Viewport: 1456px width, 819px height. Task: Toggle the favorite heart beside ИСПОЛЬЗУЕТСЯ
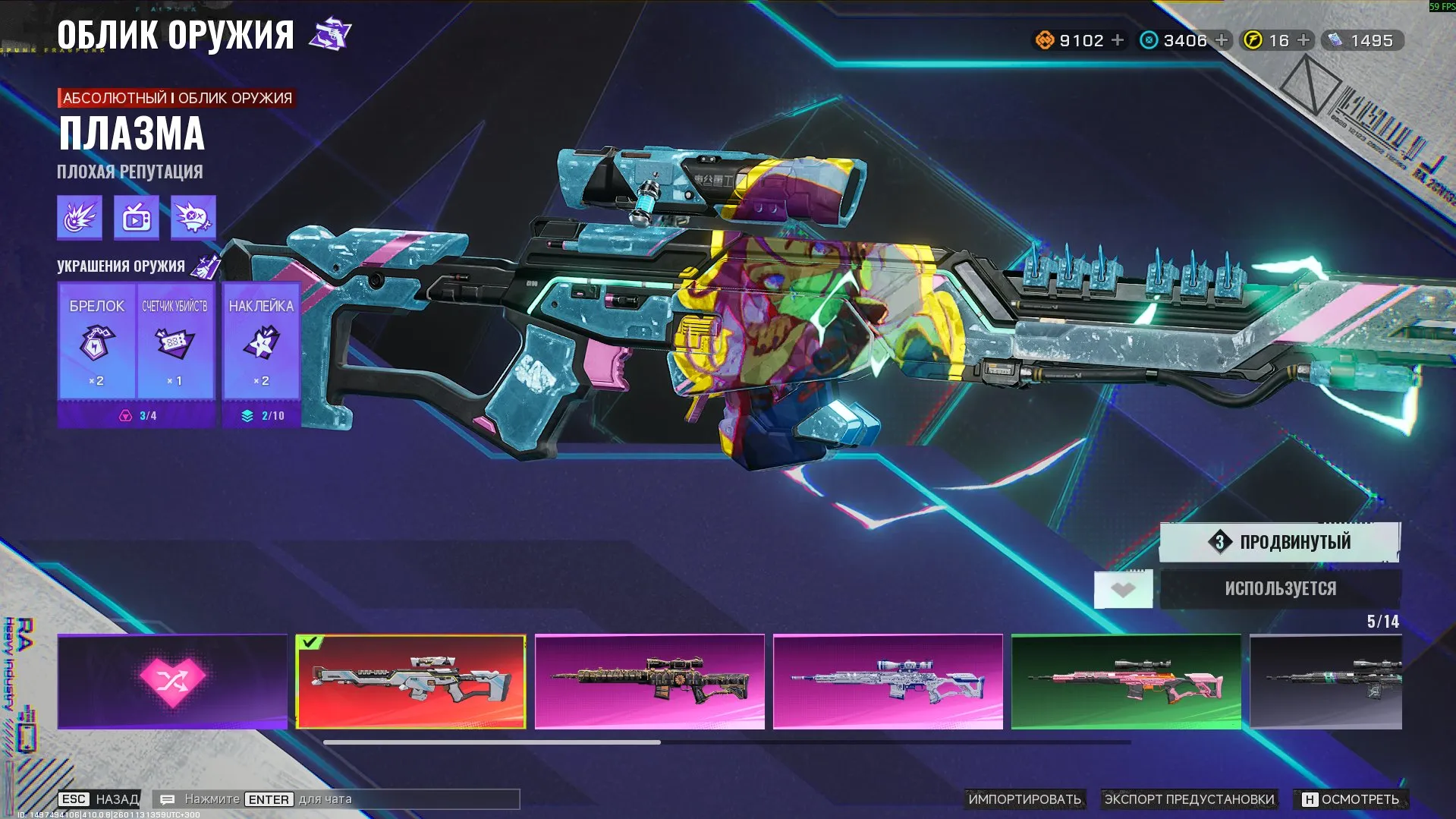[1122, 588]
